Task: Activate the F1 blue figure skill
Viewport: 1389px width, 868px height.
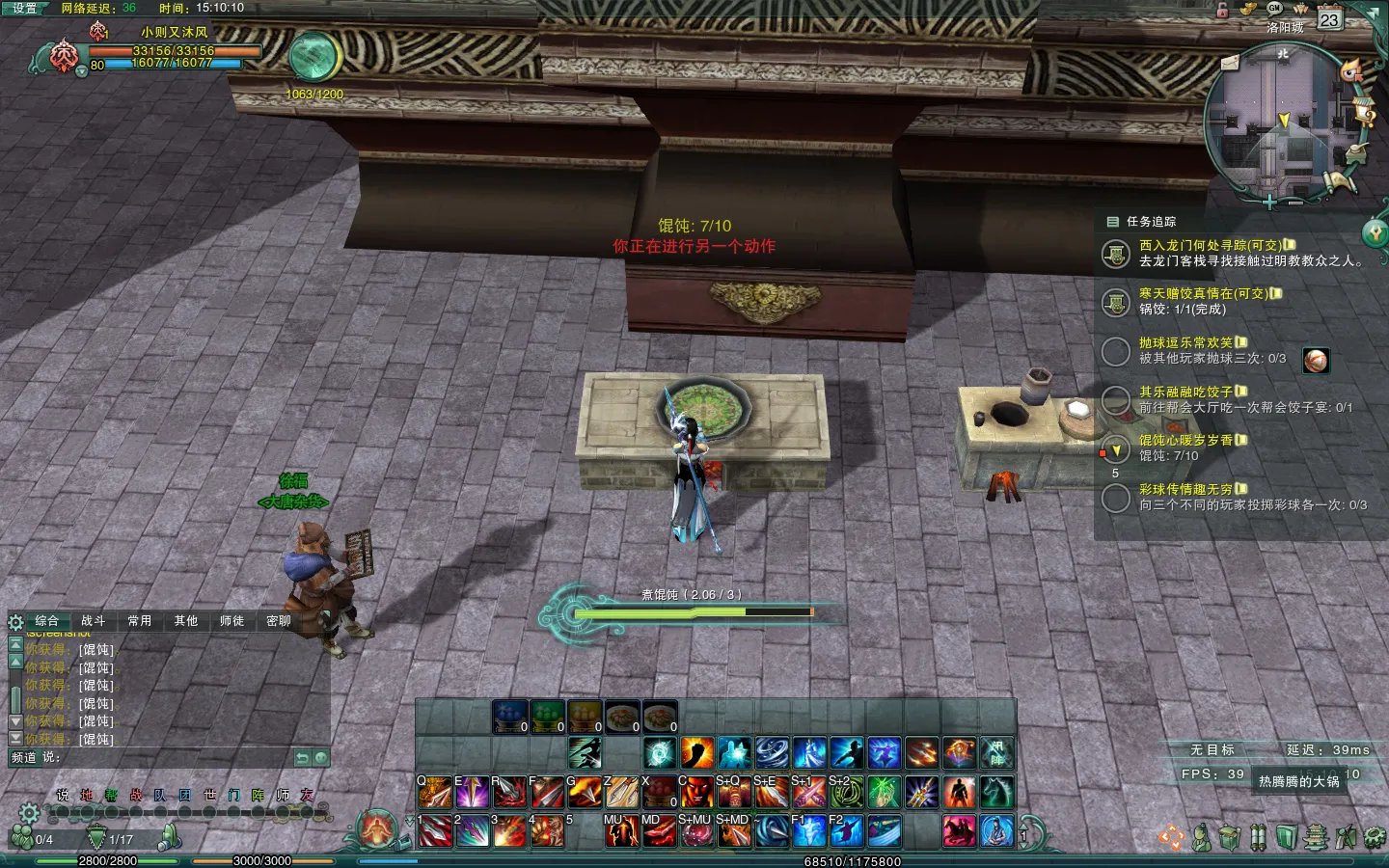Action: coord(808,830)
